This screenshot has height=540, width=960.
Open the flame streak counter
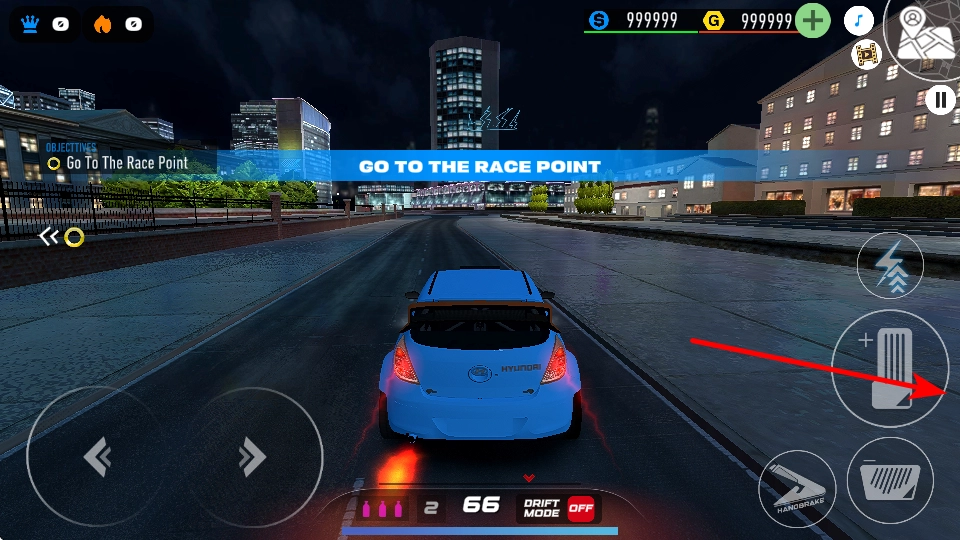tap(117, 24)
